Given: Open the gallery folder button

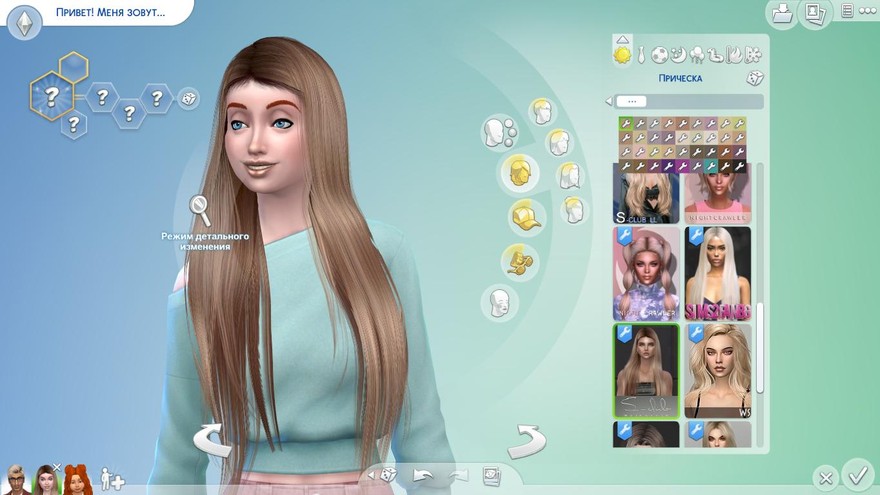Looking at the screenshot, I should point(781,13).
